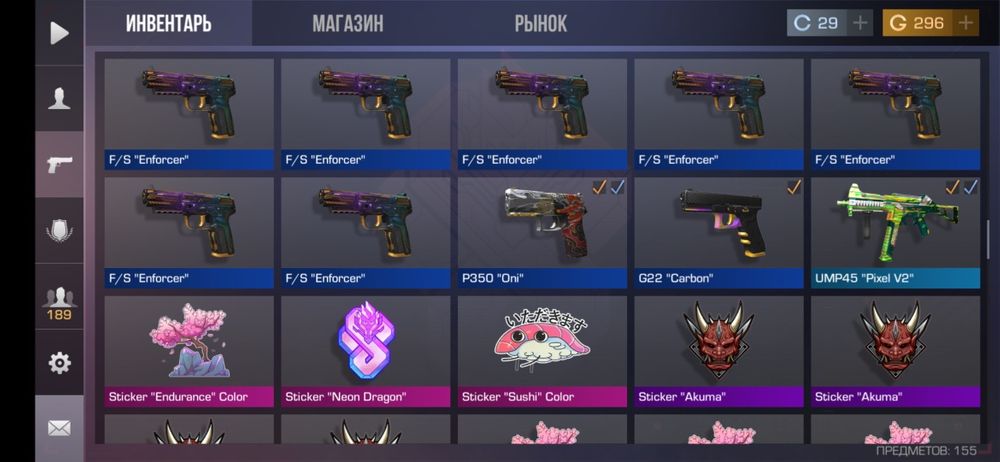Open the player profile icon
1000x462 pixels.
(60, 98)
